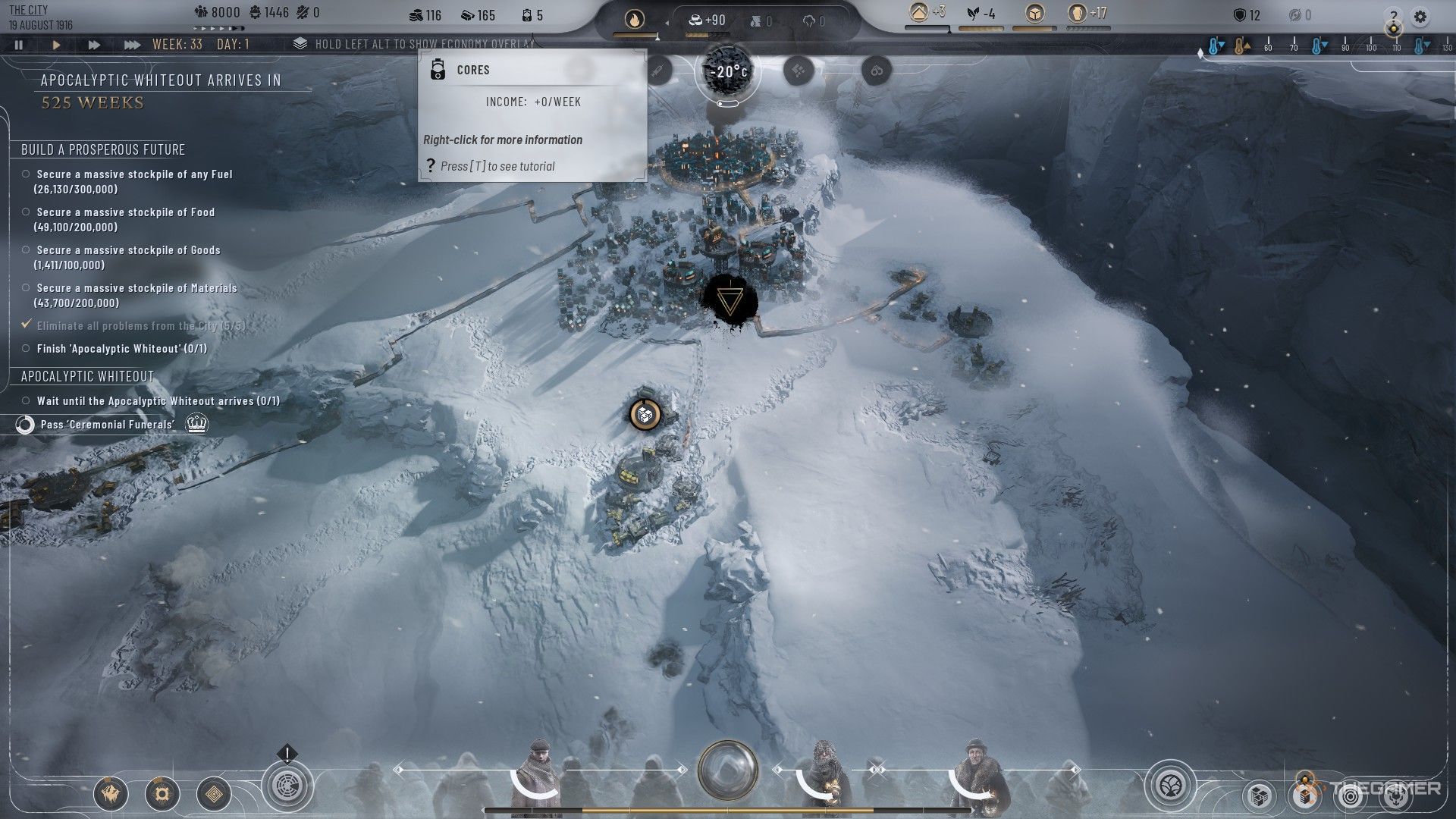Open the 'Pass Ceremonial Funerals' objective
This screenshot has width=1456, height=819.
[x=107, y=425]
